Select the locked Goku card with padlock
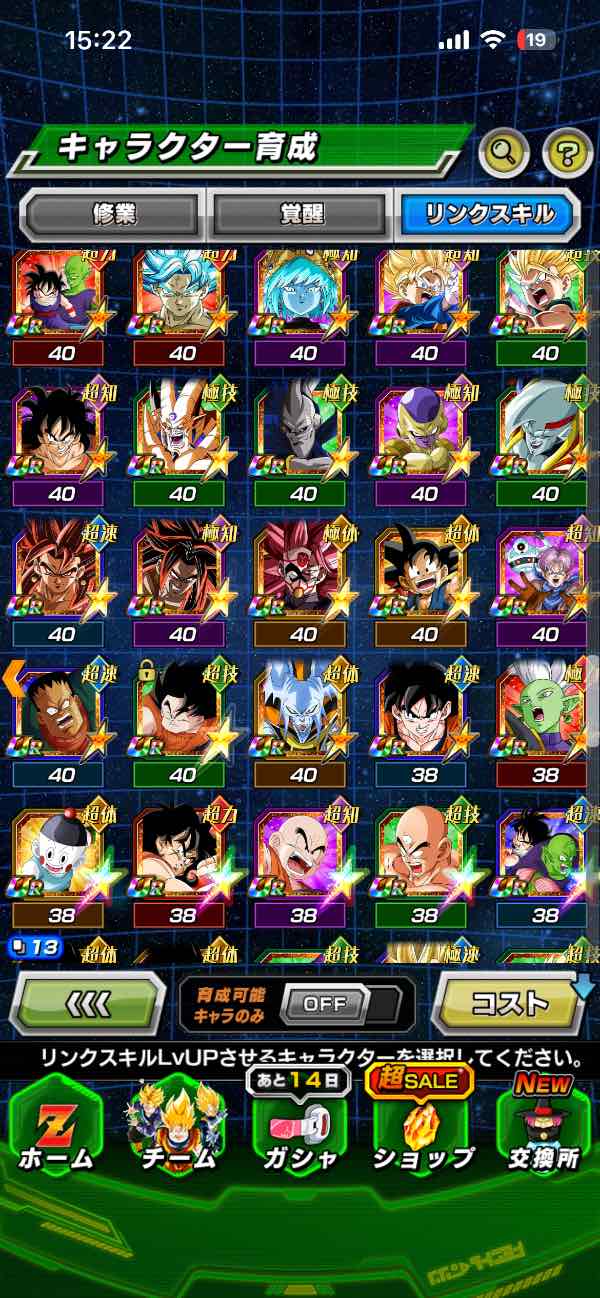 coord(182,710)
